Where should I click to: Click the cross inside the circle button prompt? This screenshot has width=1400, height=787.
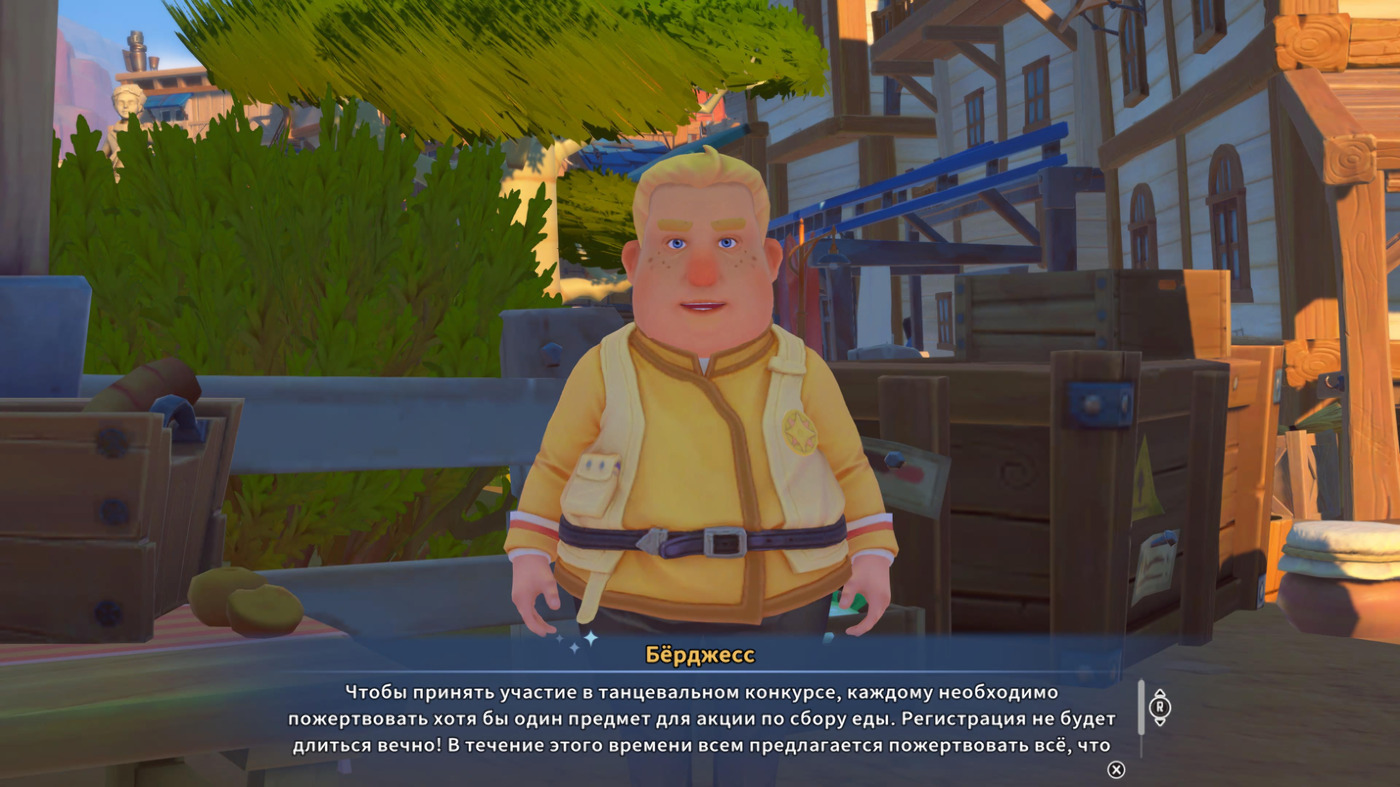pyautogui.click(x=1116, y=770)
